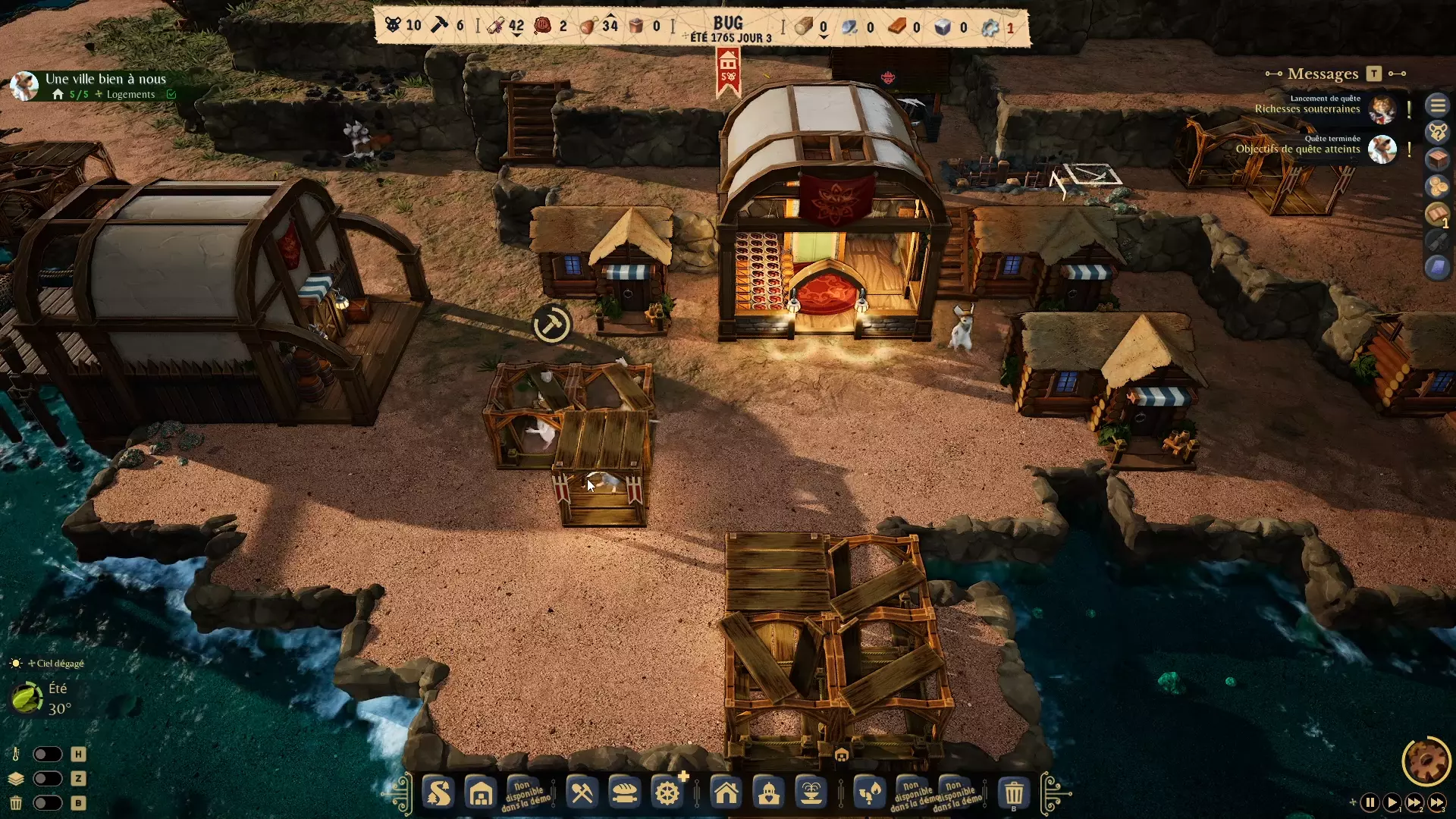Screen dimensions: 1456x819
Task: Toggle the B overlay switch
Action: [49, 804]
